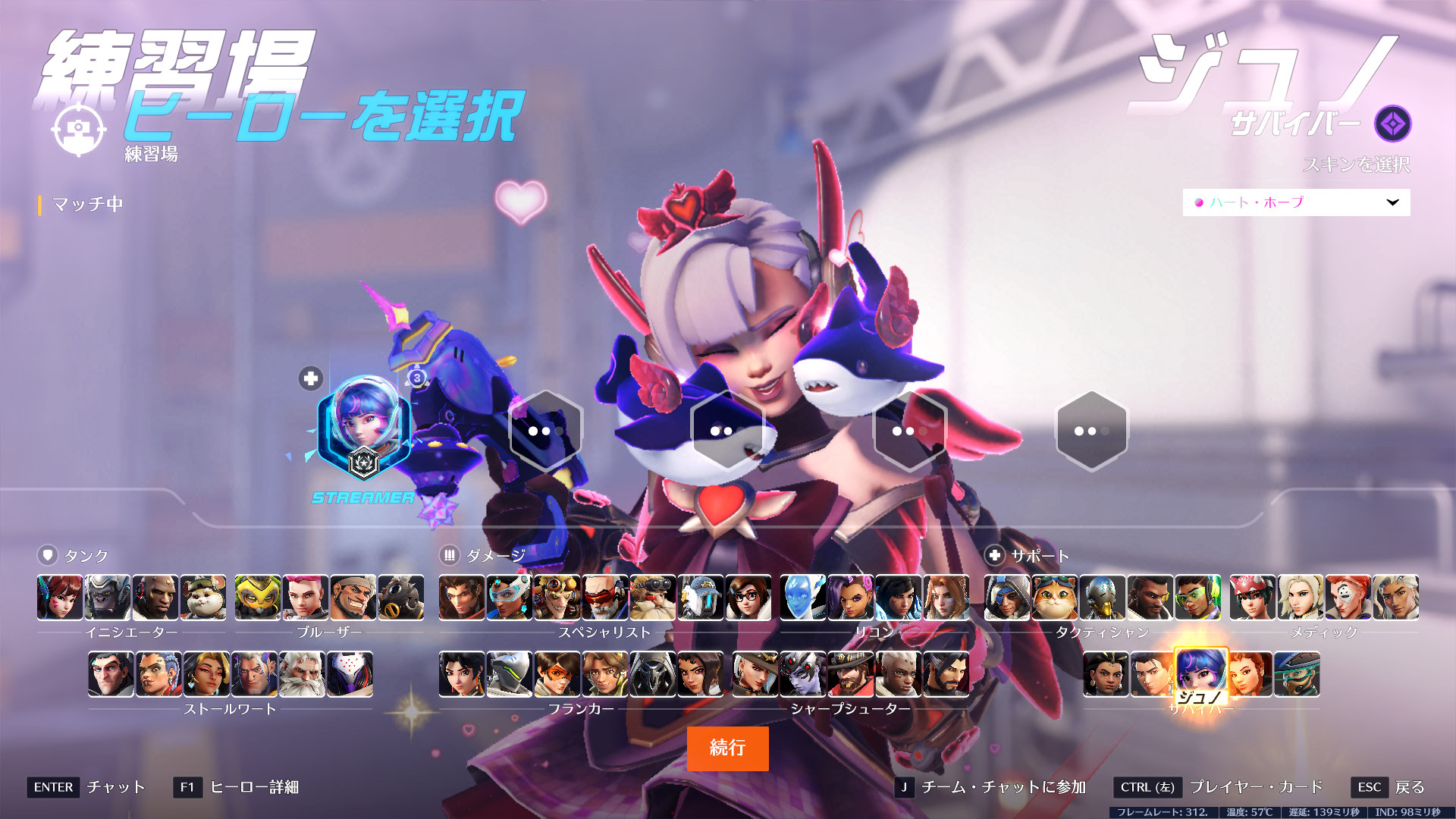The width and height of the screenshot is (1456, 819).
Task: Select the orange cat support hero
Action: 1055,597
